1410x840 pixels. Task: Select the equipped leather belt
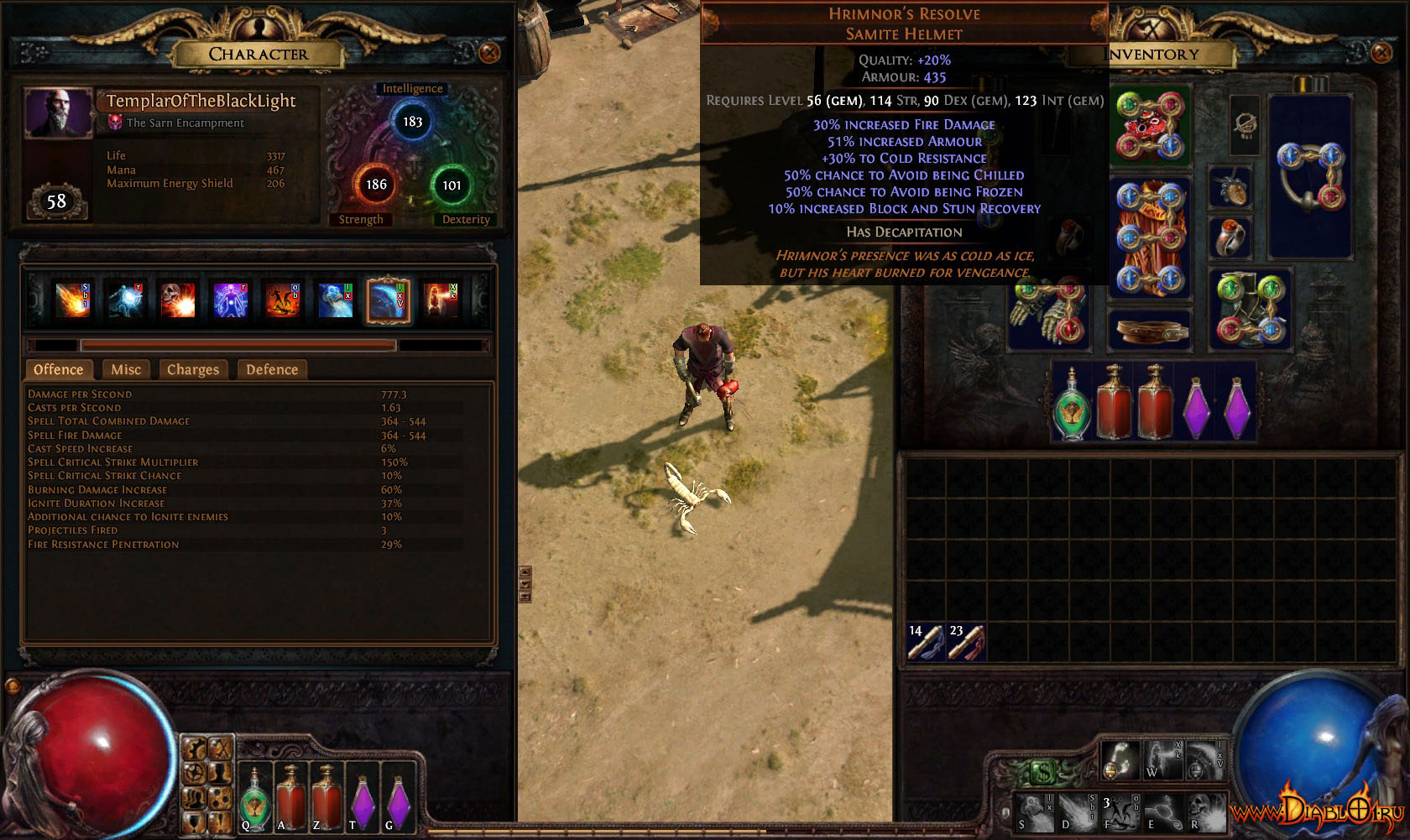(x=1150, y=331)
